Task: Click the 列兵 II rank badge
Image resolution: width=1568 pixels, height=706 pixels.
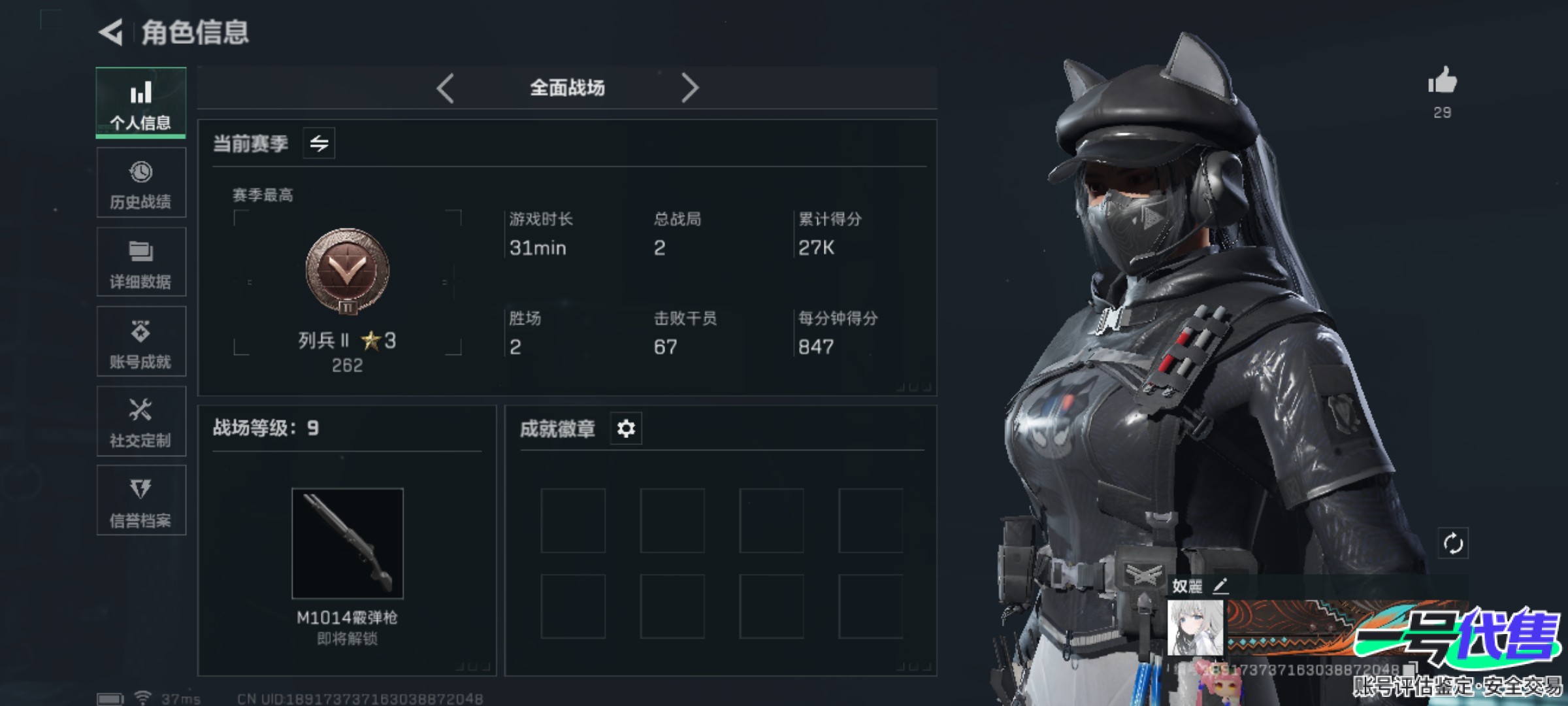Action: click(347, 271)
